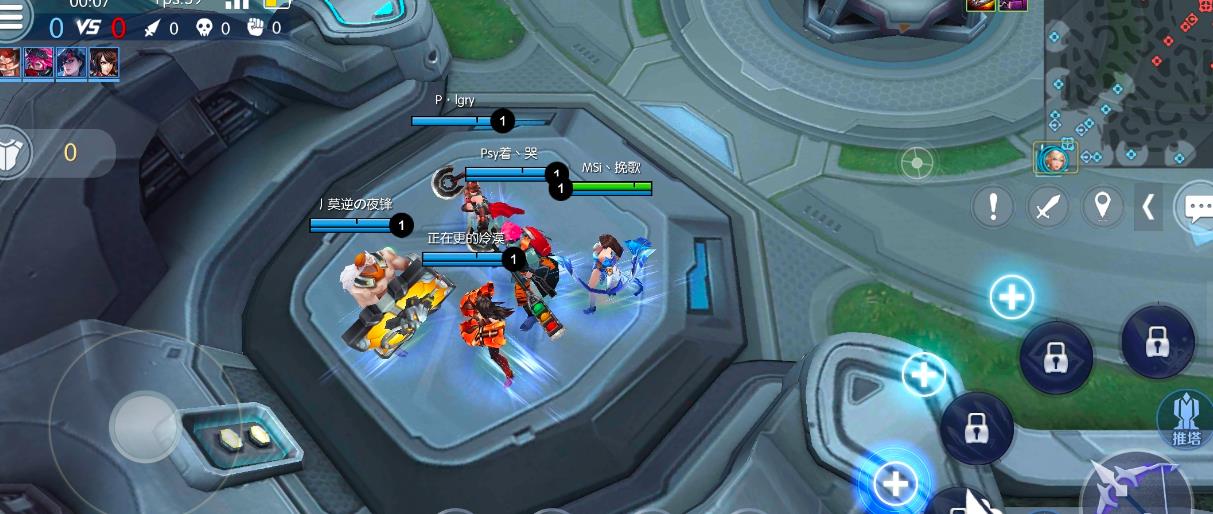
Task: Open the hamburger menu button
Action: click(x=13, y=16)
